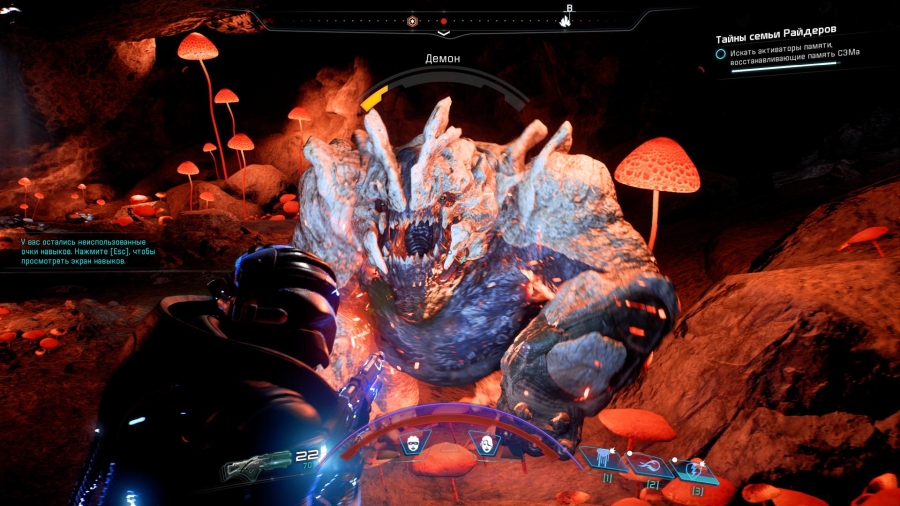Activate the second power with the swirl icon
This screenshot has height=506, width=900.
pos(648,465)
